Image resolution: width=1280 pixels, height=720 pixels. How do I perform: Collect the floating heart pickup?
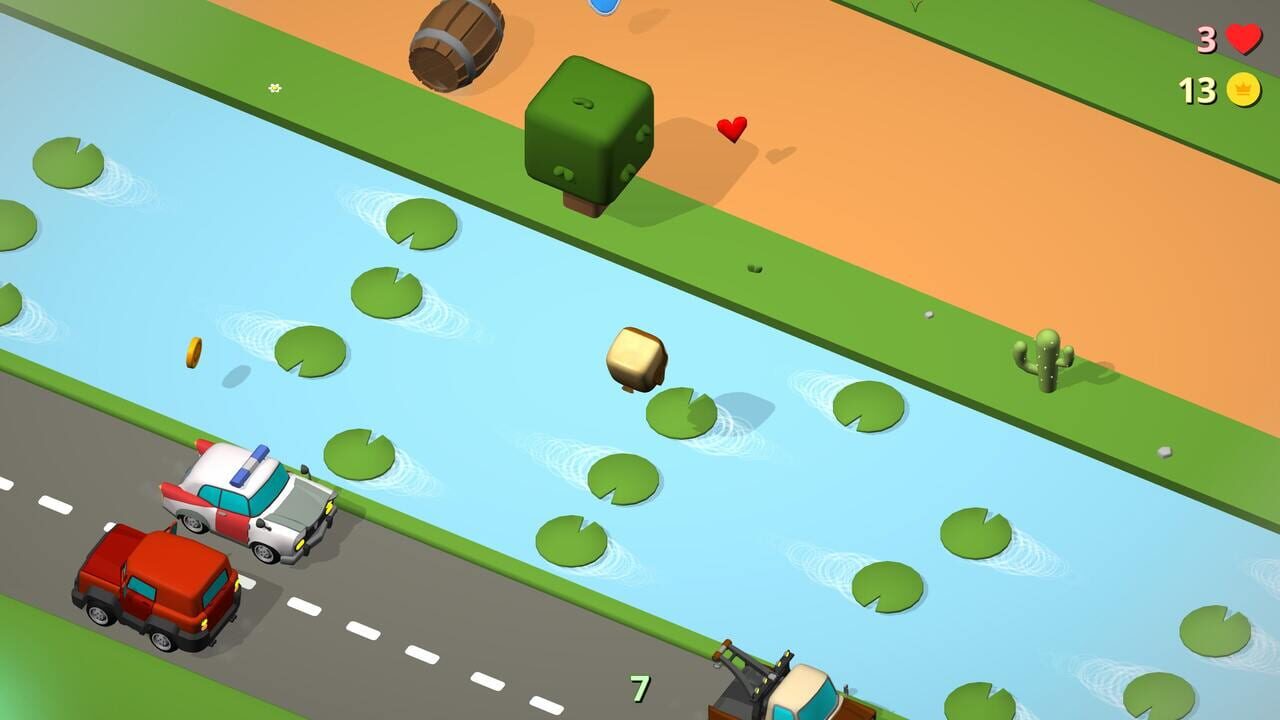tap(731, 128)
